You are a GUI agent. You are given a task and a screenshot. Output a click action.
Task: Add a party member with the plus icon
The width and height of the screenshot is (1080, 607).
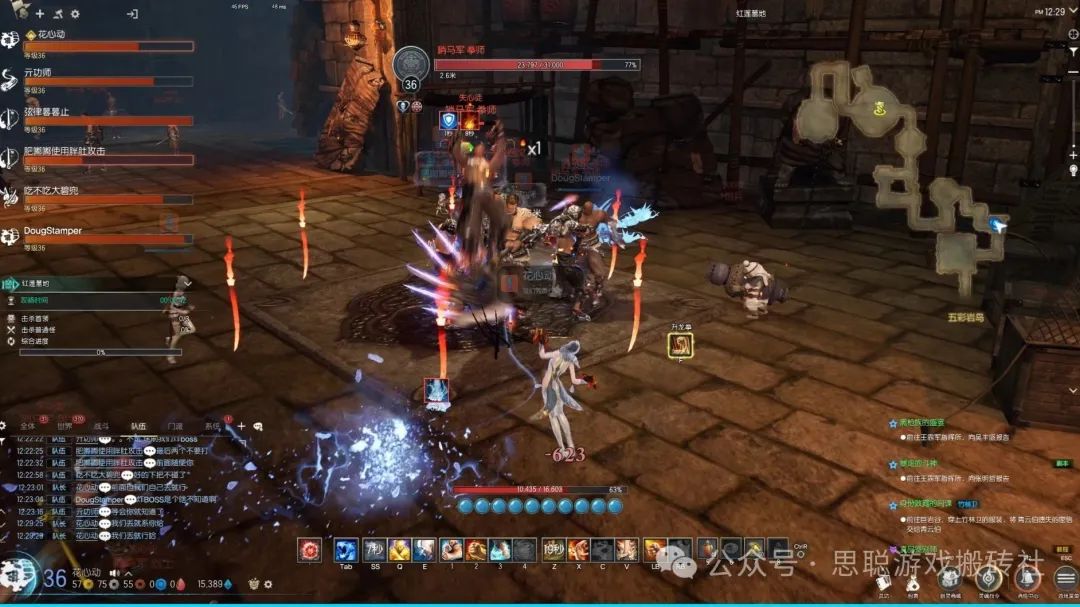coord(40,14)
